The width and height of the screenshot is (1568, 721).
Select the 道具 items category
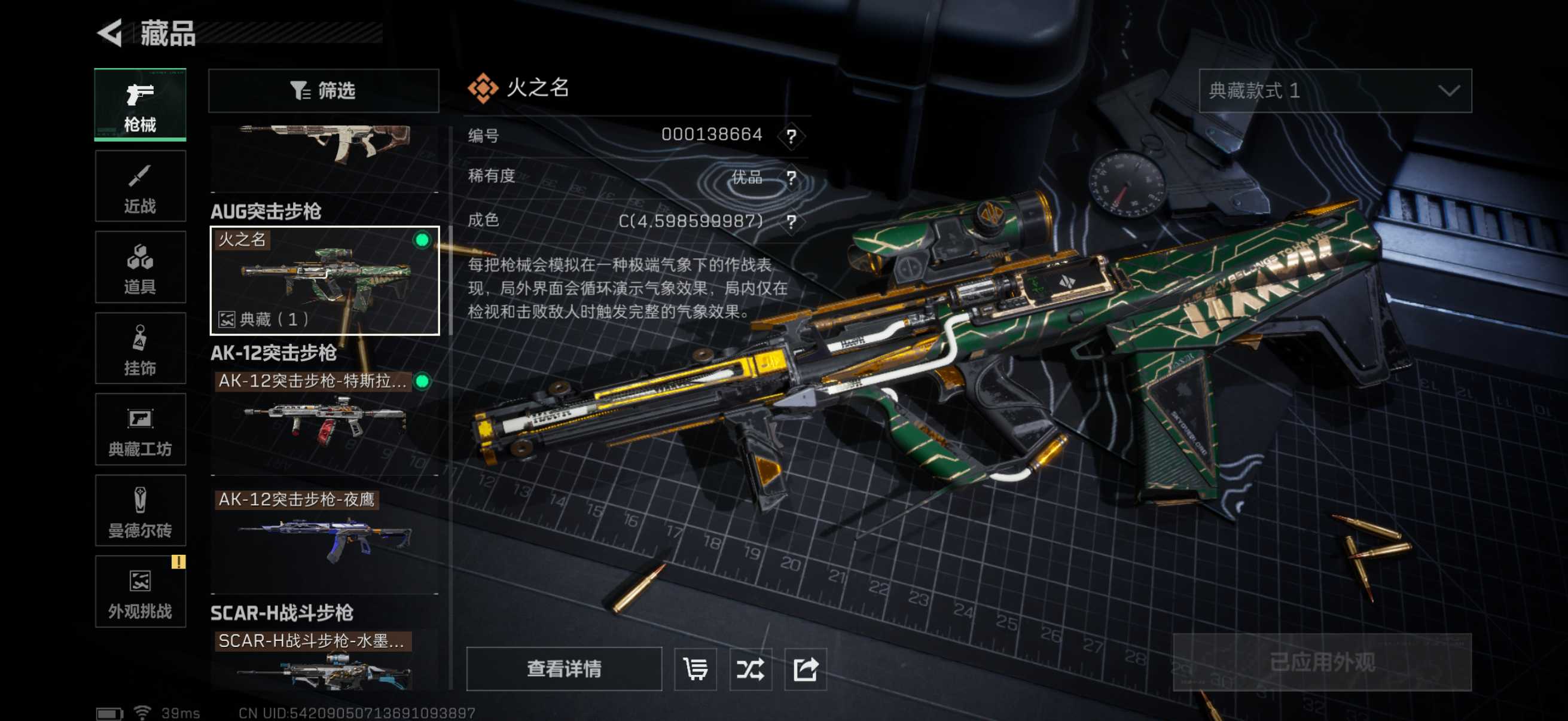[140, 267]
